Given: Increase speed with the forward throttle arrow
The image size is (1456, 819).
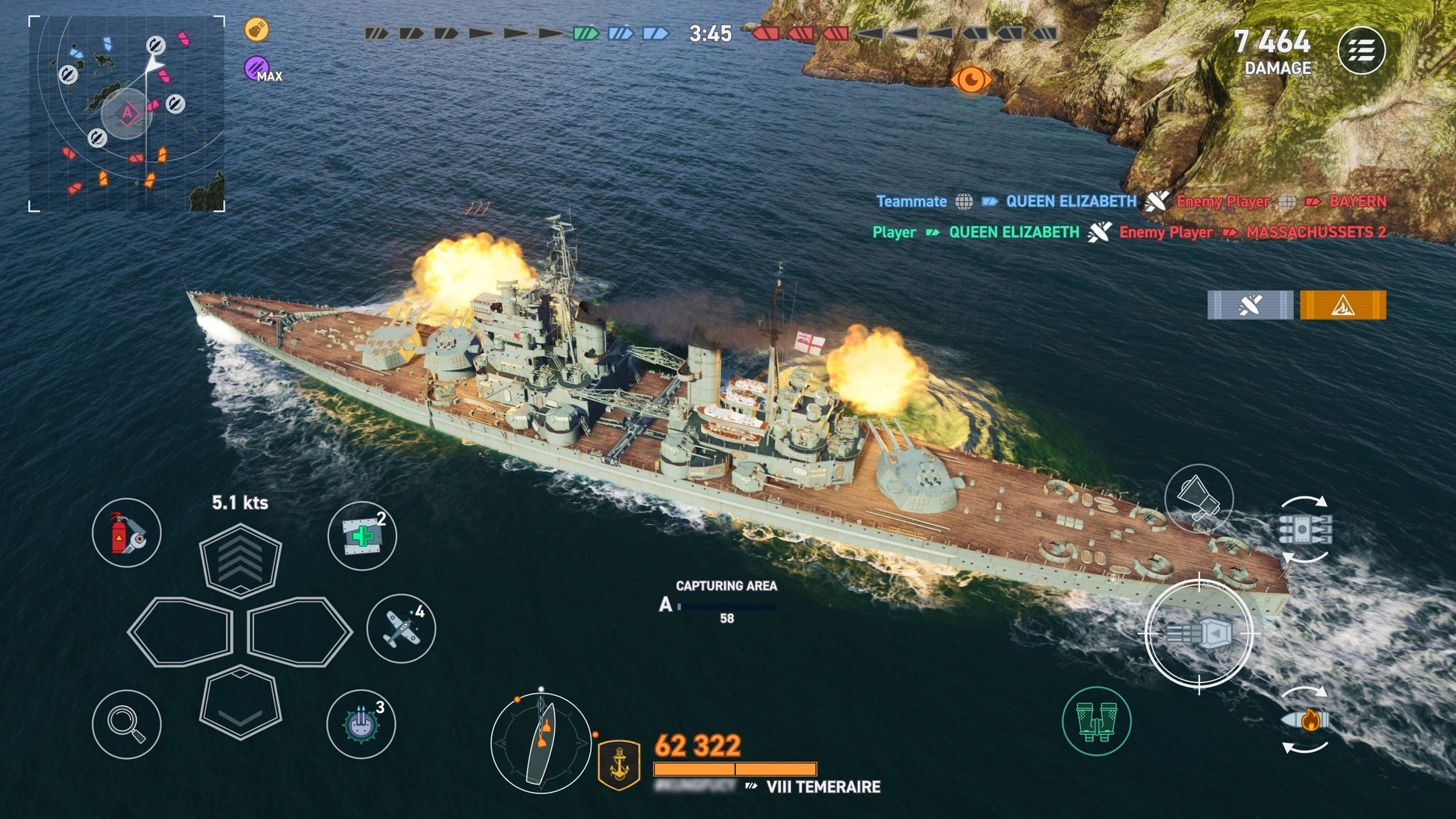Looking at the screenshot, I should [240, 558].
